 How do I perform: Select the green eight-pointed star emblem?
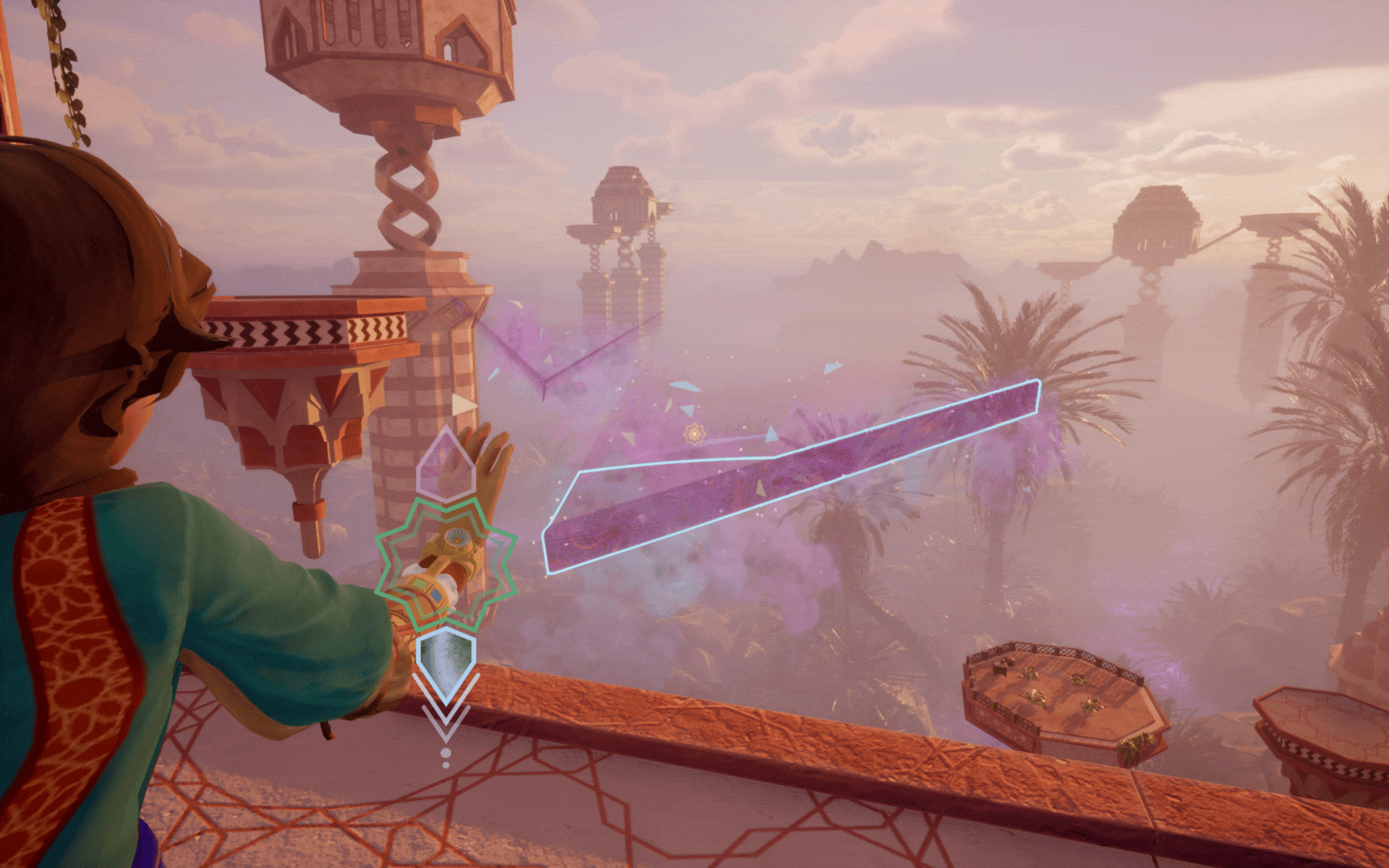(446, 565)
